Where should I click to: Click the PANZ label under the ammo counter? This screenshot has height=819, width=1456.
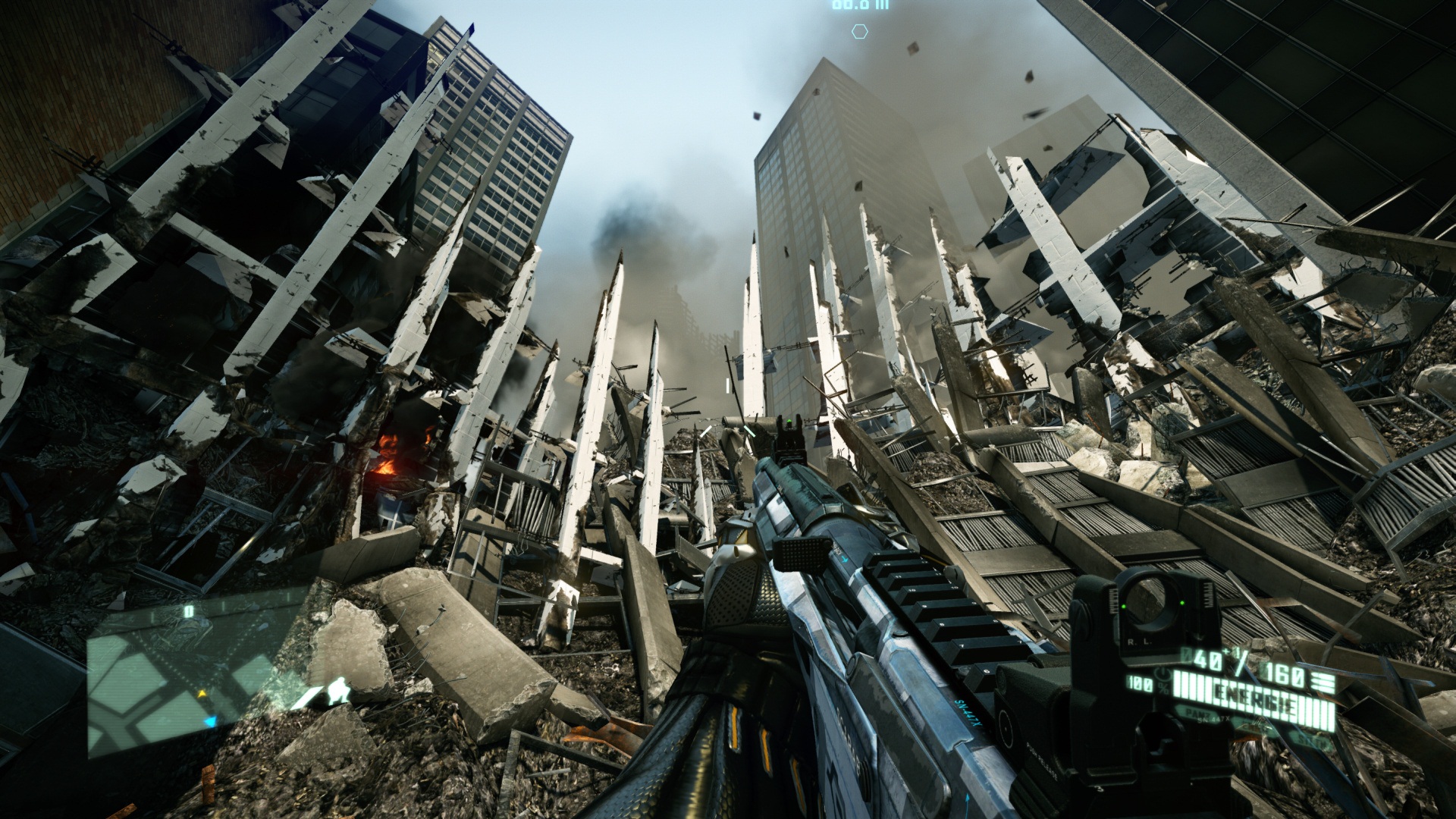click(1197, 714)
